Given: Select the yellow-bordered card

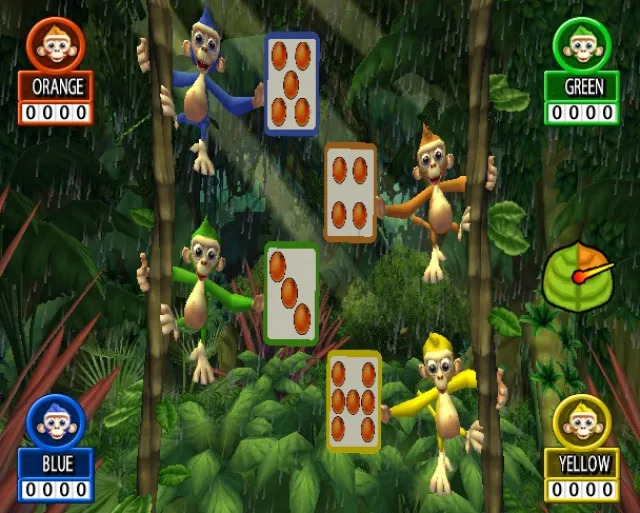Looking at the screenshot, I should click(354, 401).
